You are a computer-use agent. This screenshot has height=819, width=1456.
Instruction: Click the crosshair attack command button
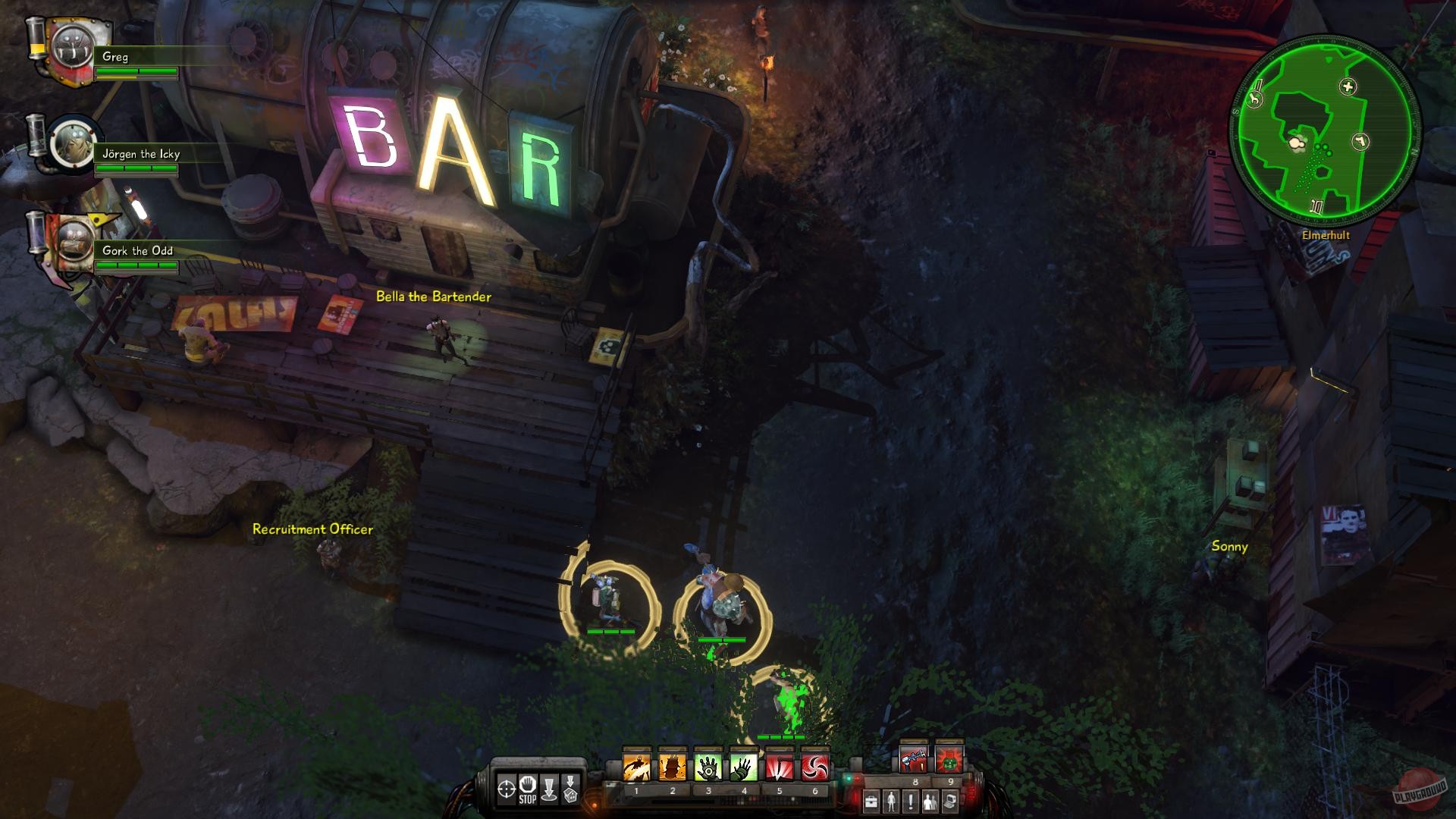click(506, 789)
